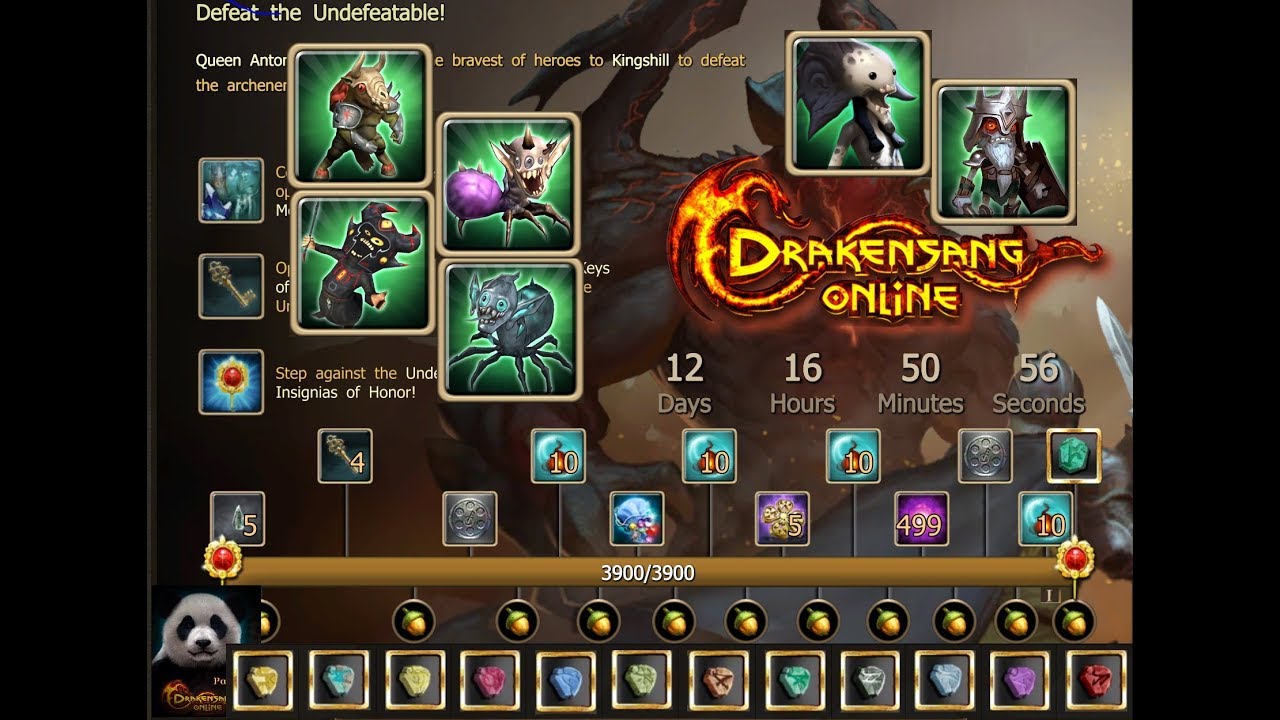Open the Mortis realm quest icon
This screenshot has width=1280, height=720.
(x=230, y=188)
